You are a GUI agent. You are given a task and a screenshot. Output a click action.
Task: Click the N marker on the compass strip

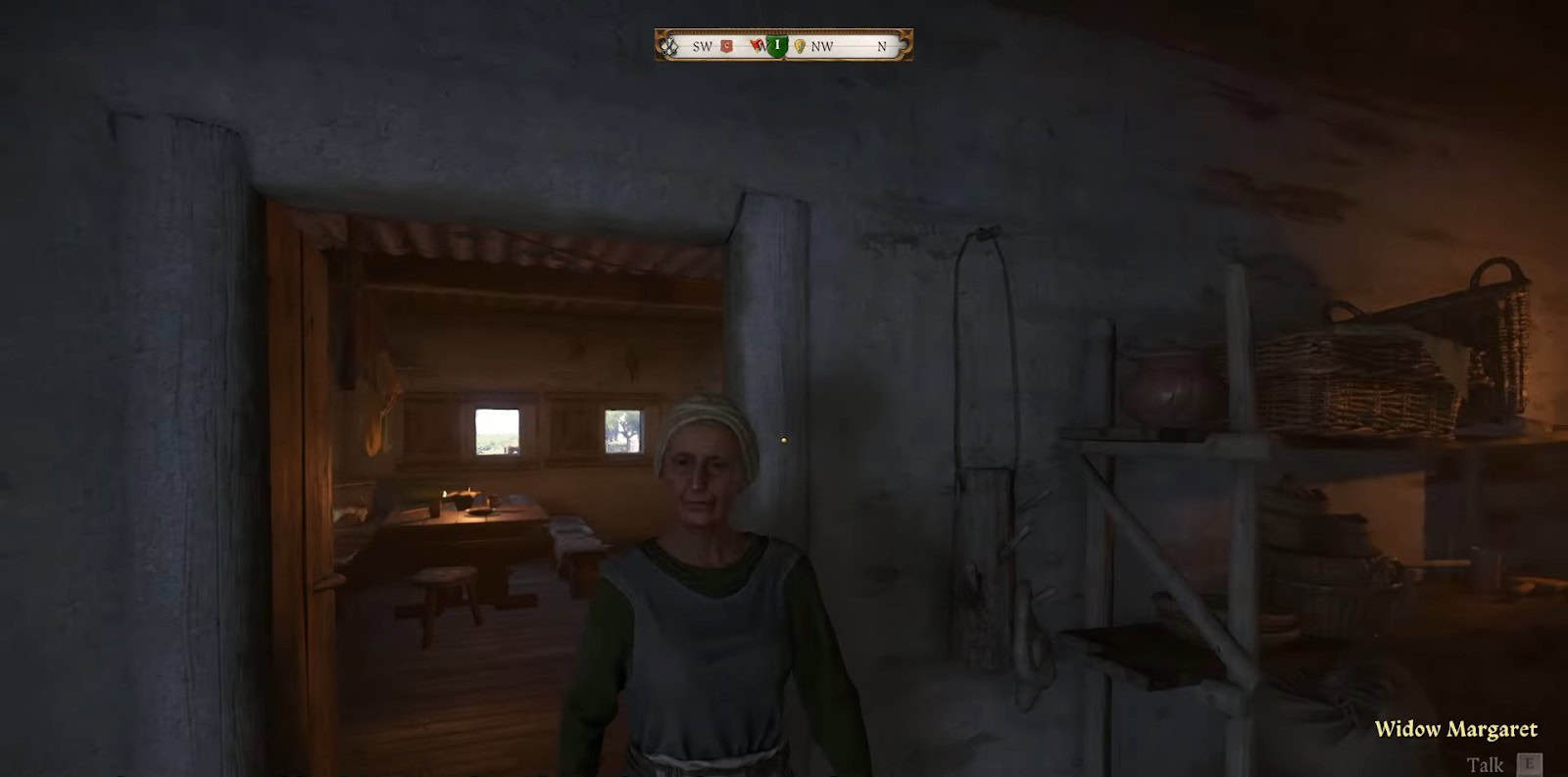click(x=881, y=45)
